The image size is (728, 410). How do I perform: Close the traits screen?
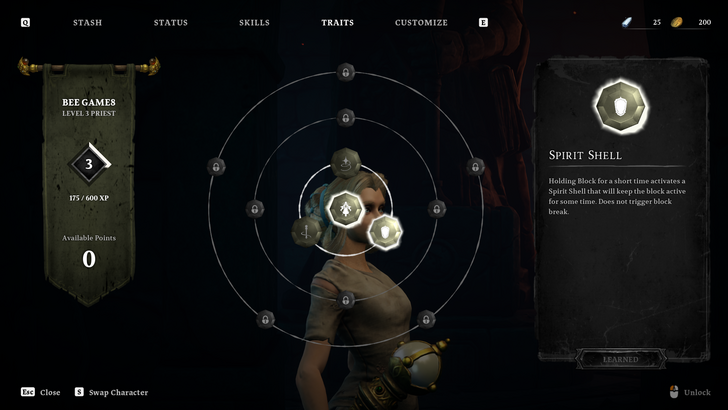coord(40,392)
